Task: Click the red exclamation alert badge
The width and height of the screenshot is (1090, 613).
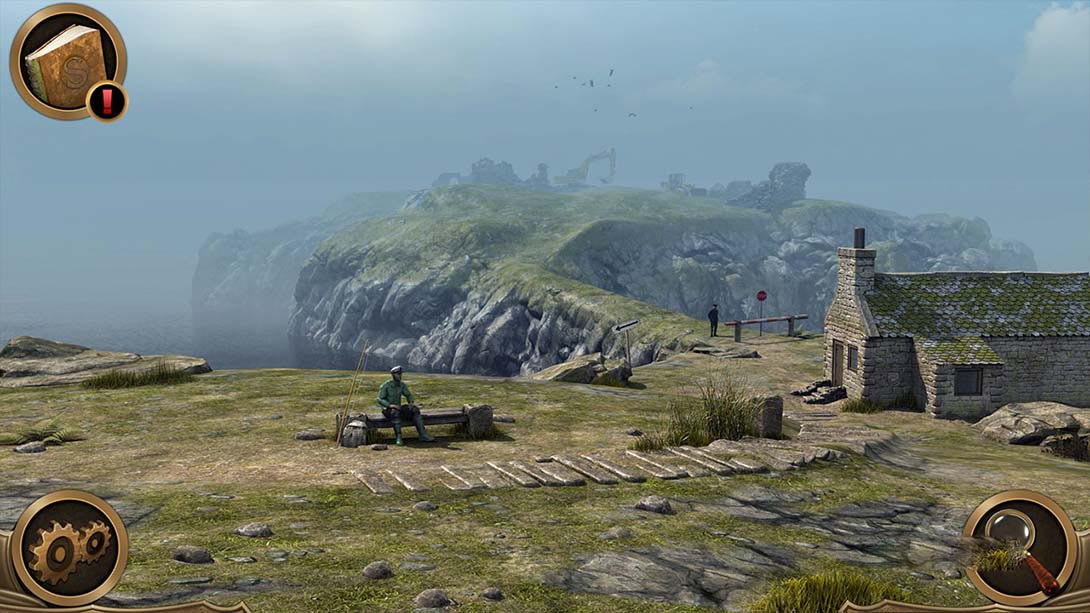Action: coord(106,101)
